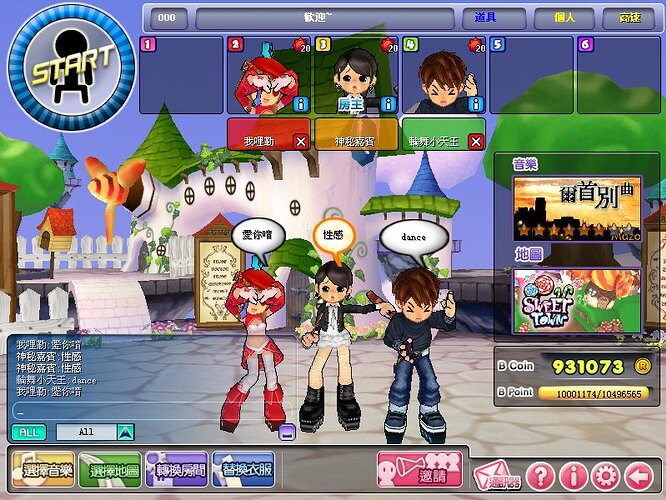Open settings with the gear icon
This screenshot has width=666, height=500.
coord(605,475)
